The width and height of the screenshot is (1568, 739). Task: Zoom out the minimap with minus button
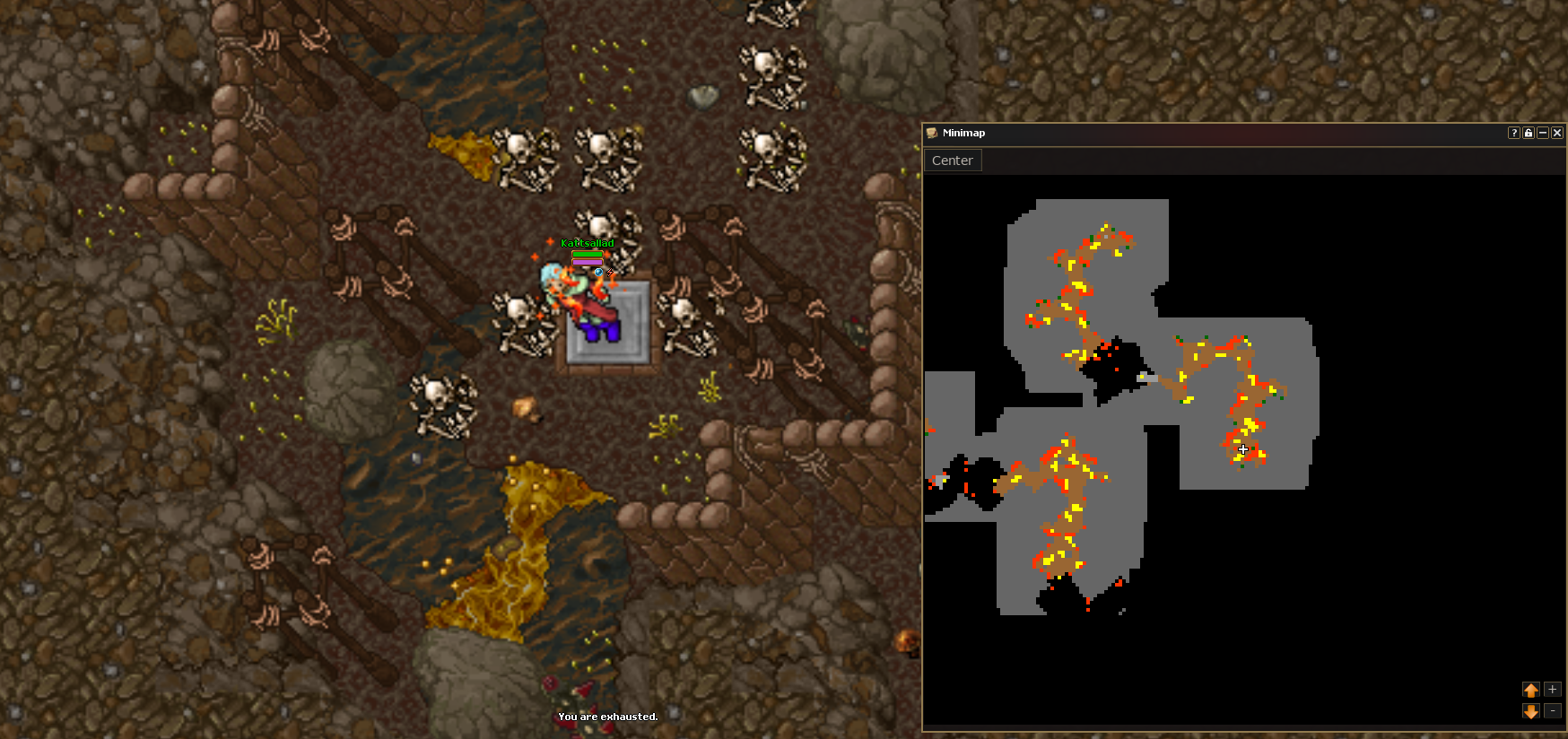point(1553,711)
